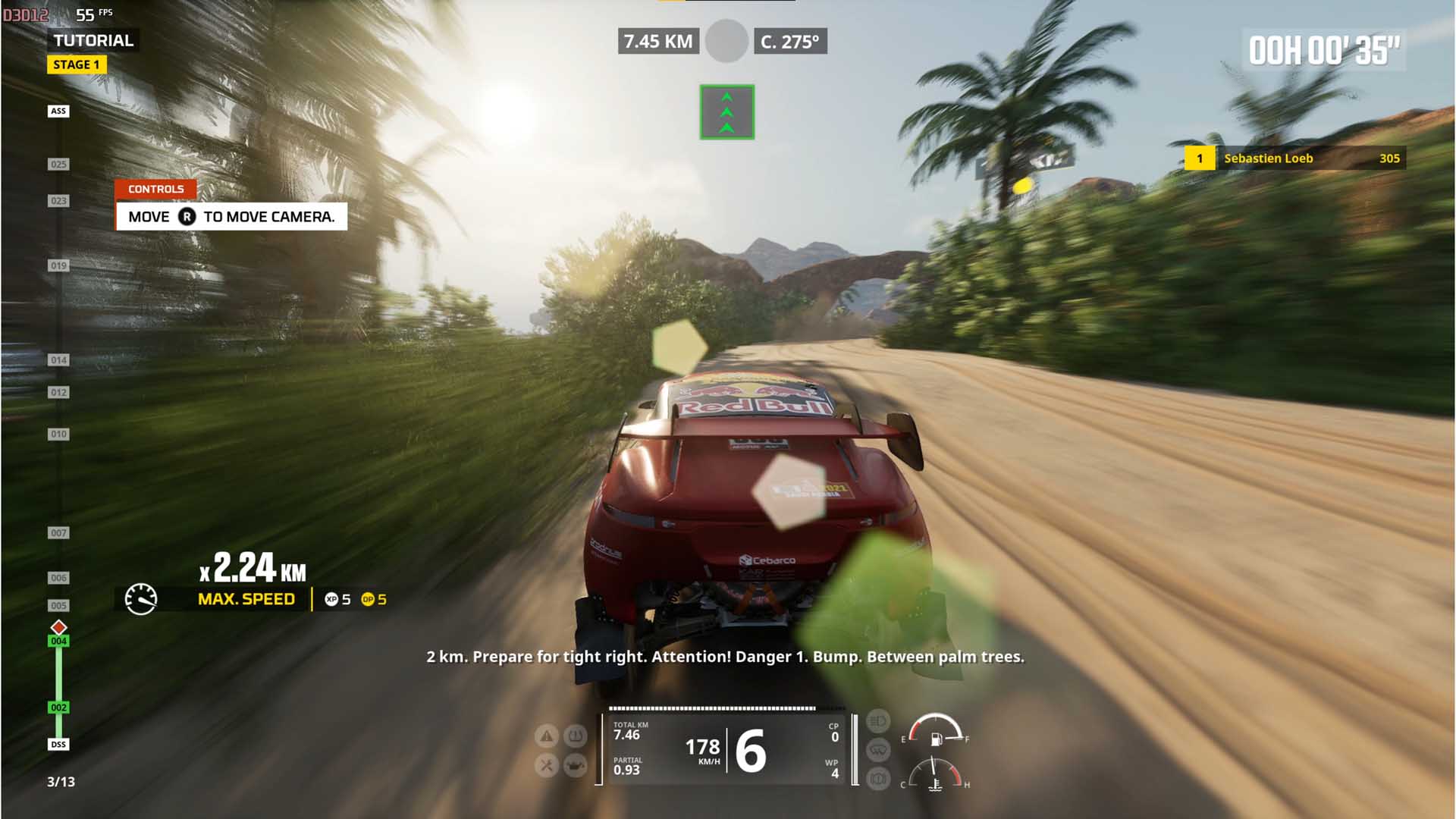Select green waypoint 002 marker
Image resolution: width=1456 pixels, height=819 pixels.
tap(58, 708)
